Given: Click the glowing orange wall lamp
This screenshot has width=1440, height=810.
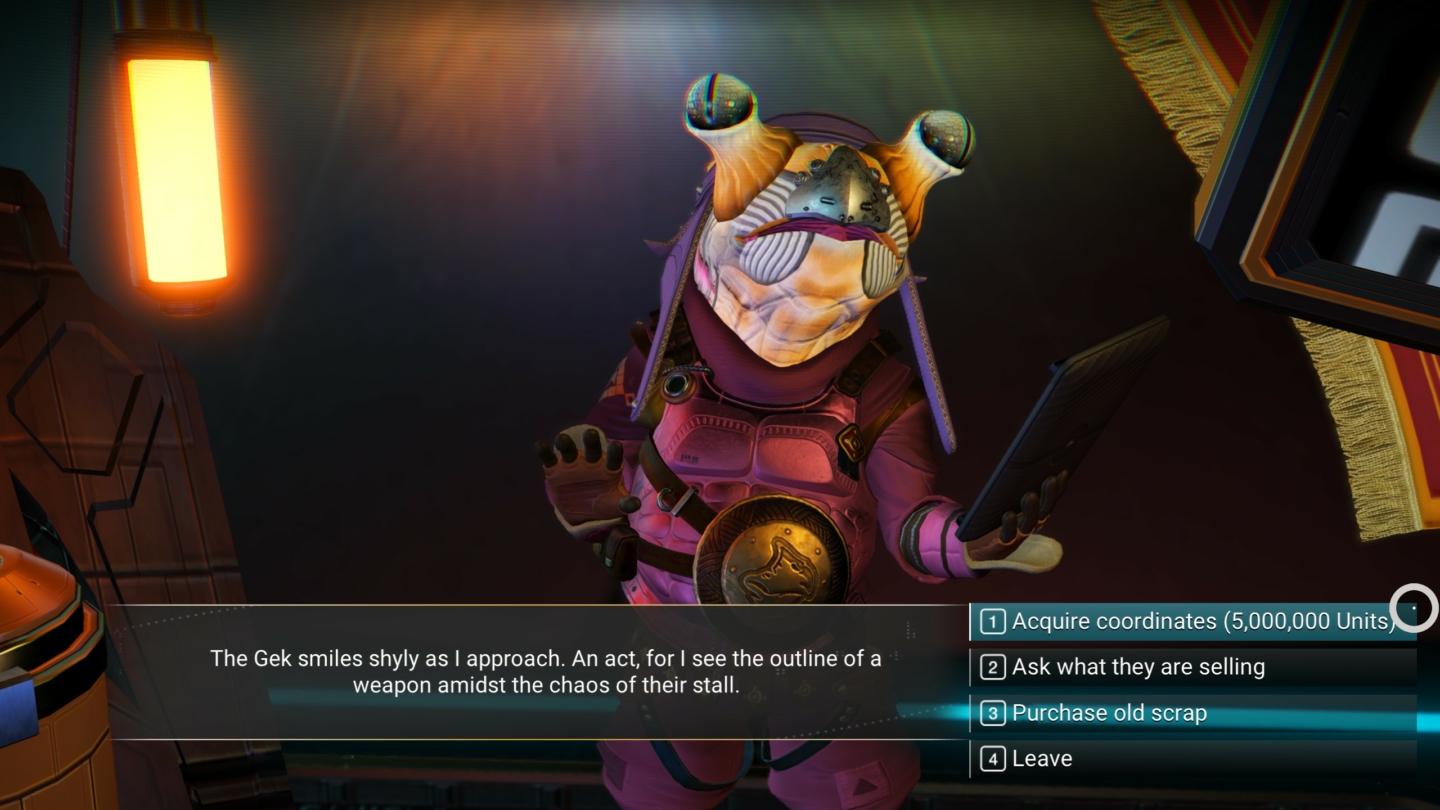Looking at the screenshot, I should pyautogui.click(x=172, y=170).
